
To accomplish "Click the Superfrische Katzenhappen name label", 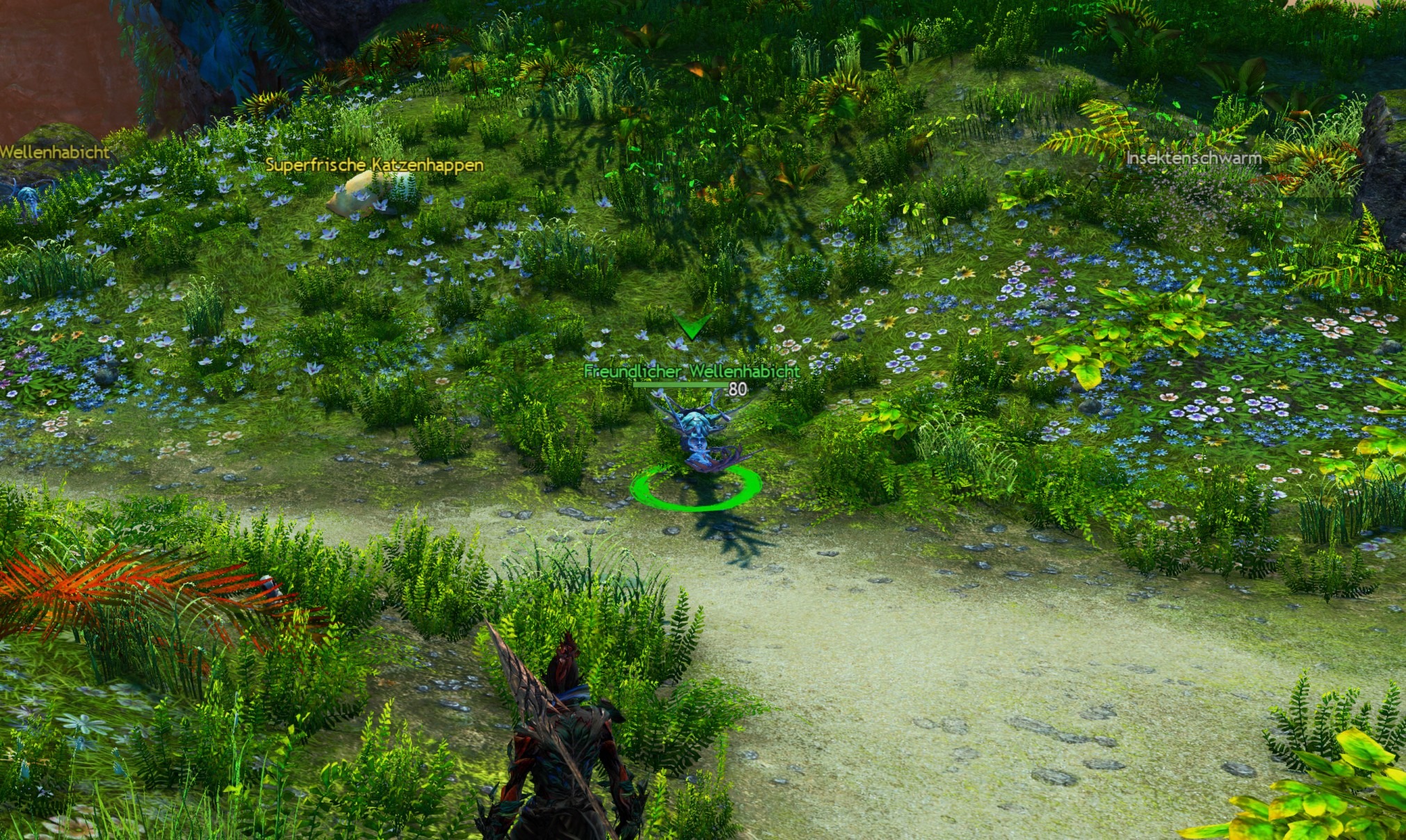I will (374, 165).
